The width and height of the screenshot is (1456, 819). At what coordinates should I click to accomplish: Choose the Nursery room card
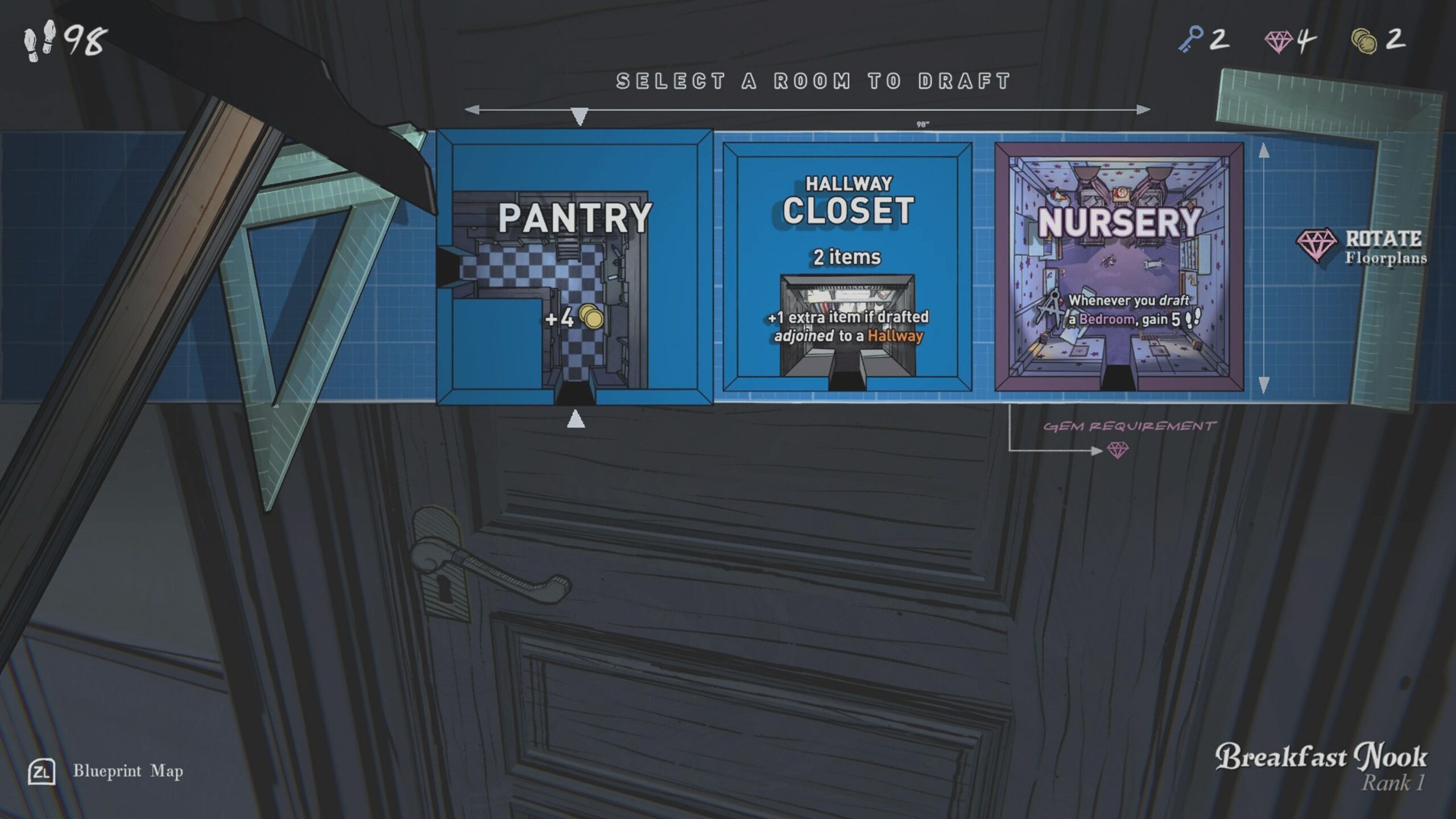[x=1119, y=267]
